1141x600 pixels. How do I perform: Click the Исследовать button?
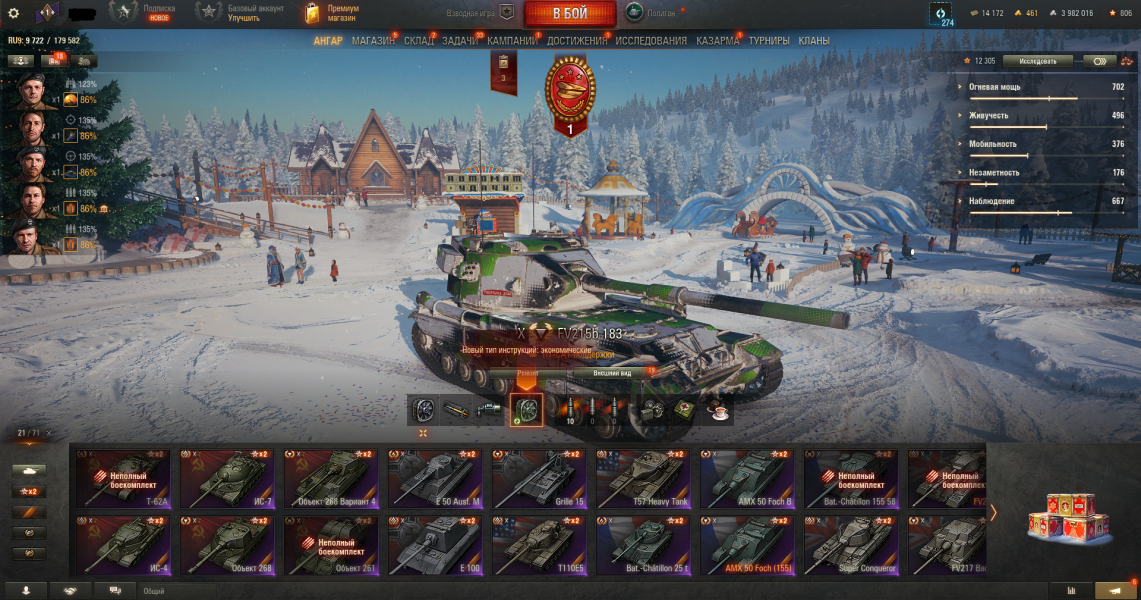click(x=1037, y=61)
